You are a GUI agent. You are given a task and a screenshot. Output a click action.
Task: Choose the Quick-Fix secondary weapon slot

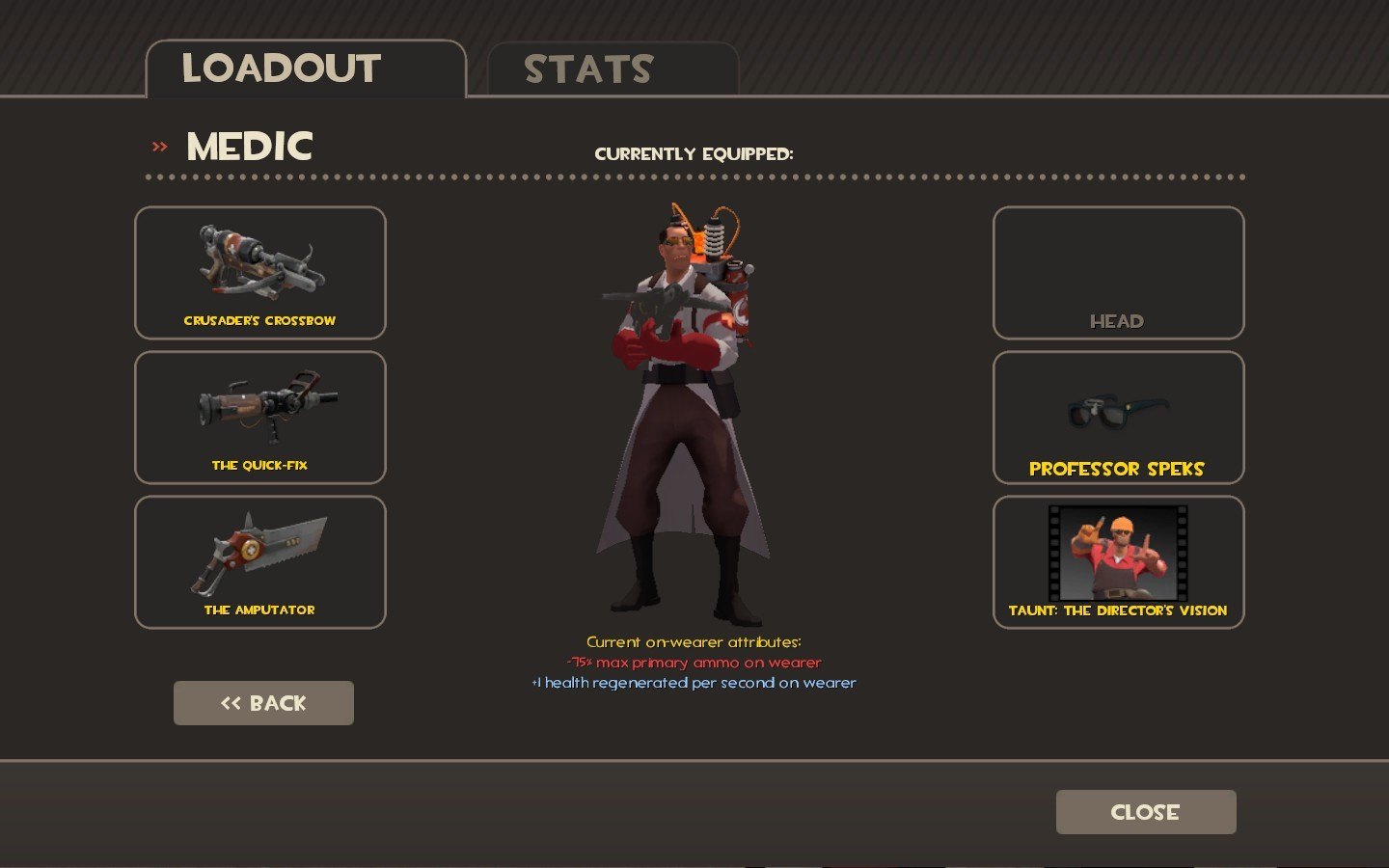point(260,418)
